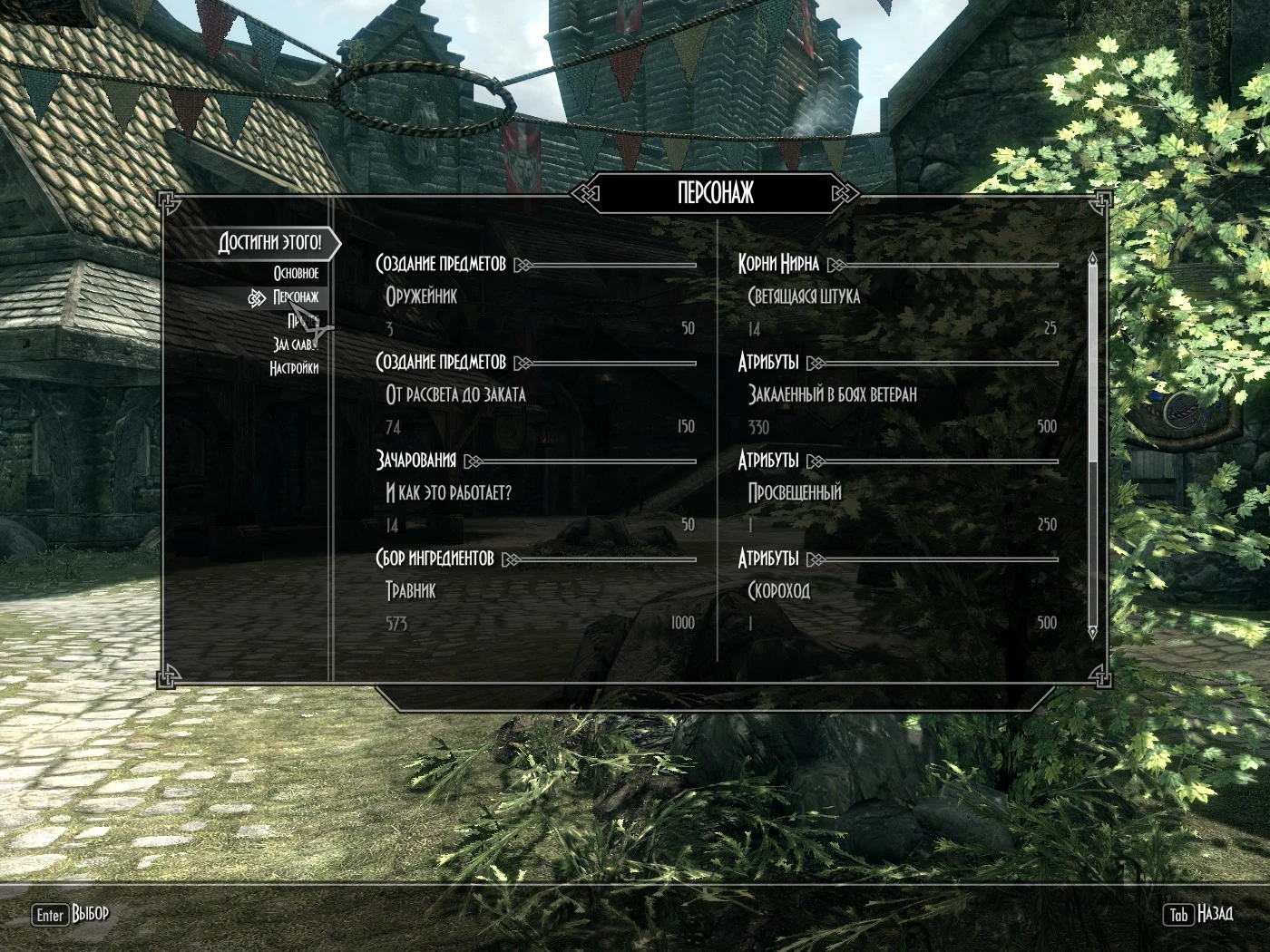The width and height of the screenshot is (1270, 952).
Task: Select the Персонаж page entry
Action: [295, 297]
